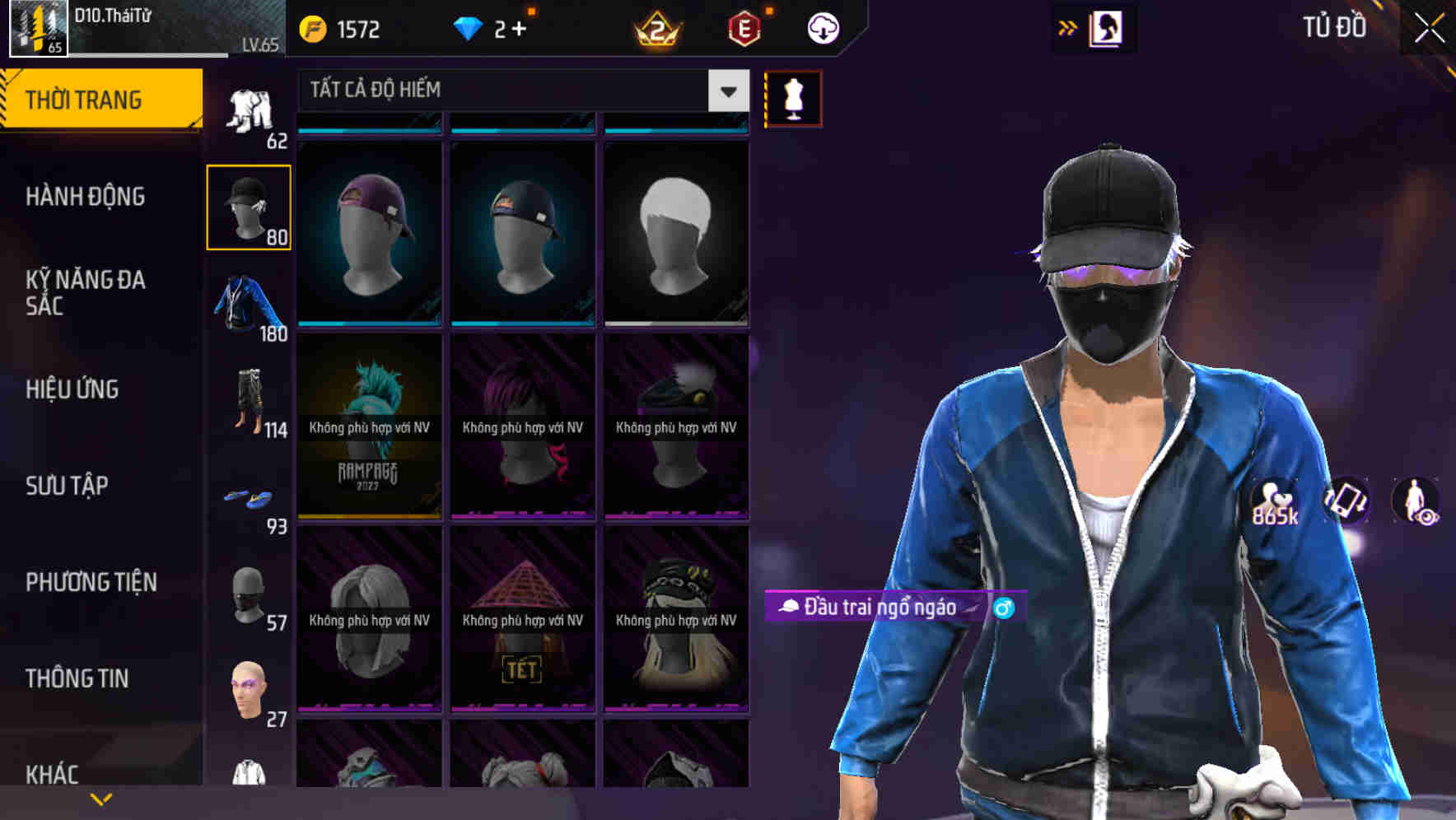Screen dimensions: 1456x820
Task: Open the TẤT CẢ ĐỘ HIẾM rarity dropdown
Action: point(511,91)
